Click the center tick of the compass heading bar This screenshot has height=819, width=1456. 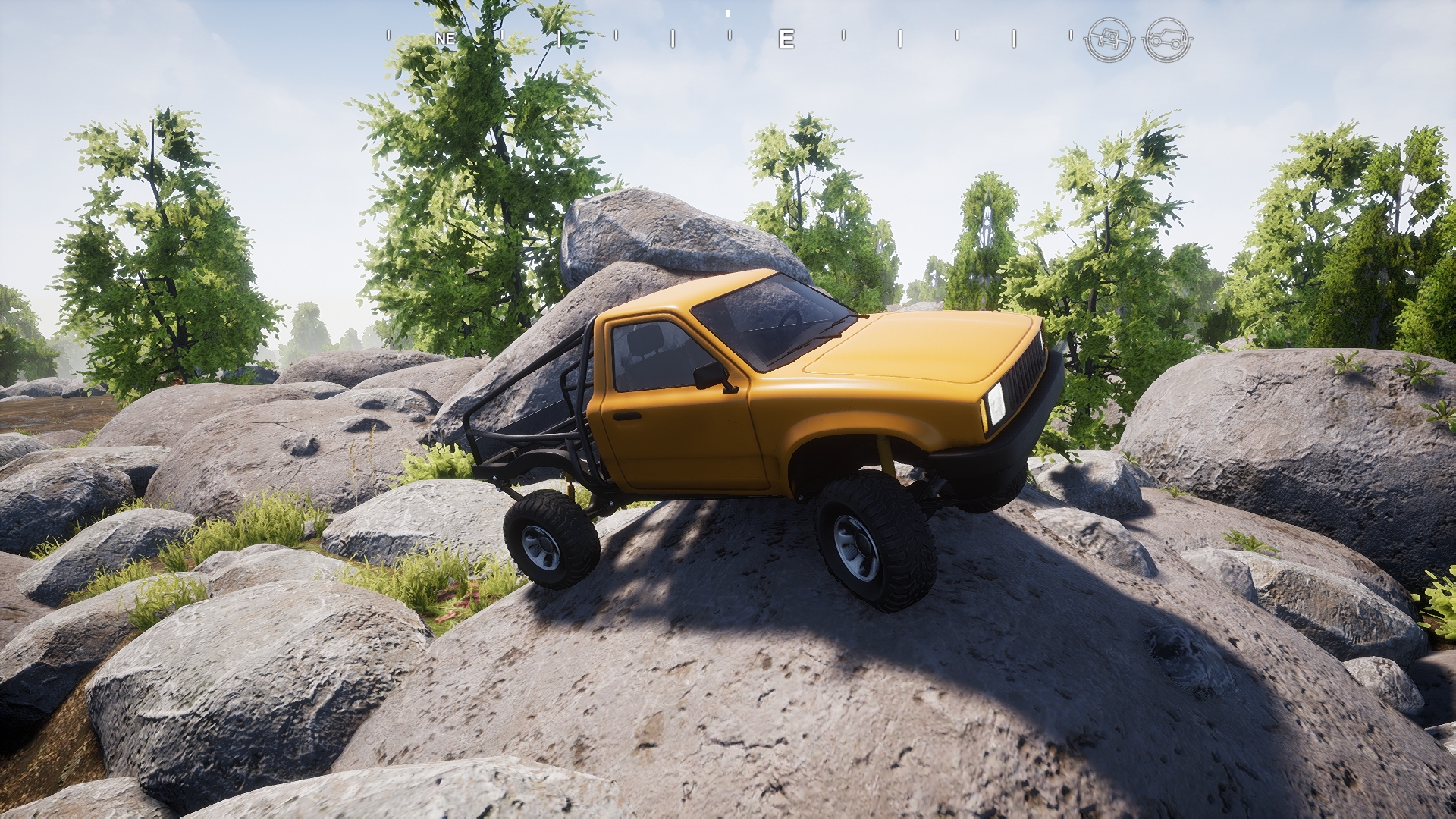pos(728,15)
